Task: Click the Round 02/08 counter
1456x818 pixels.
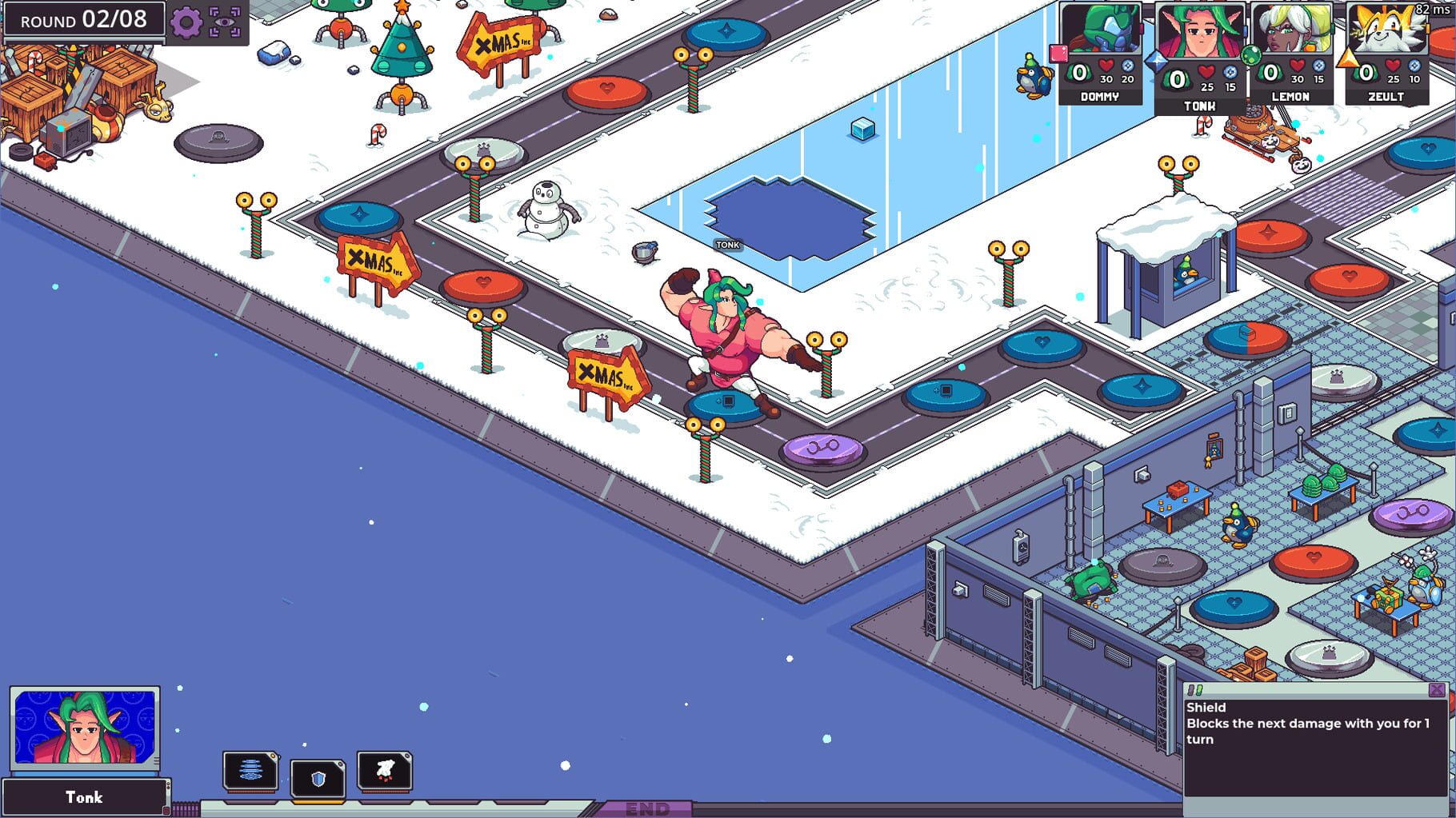Action: coord(82,21)
